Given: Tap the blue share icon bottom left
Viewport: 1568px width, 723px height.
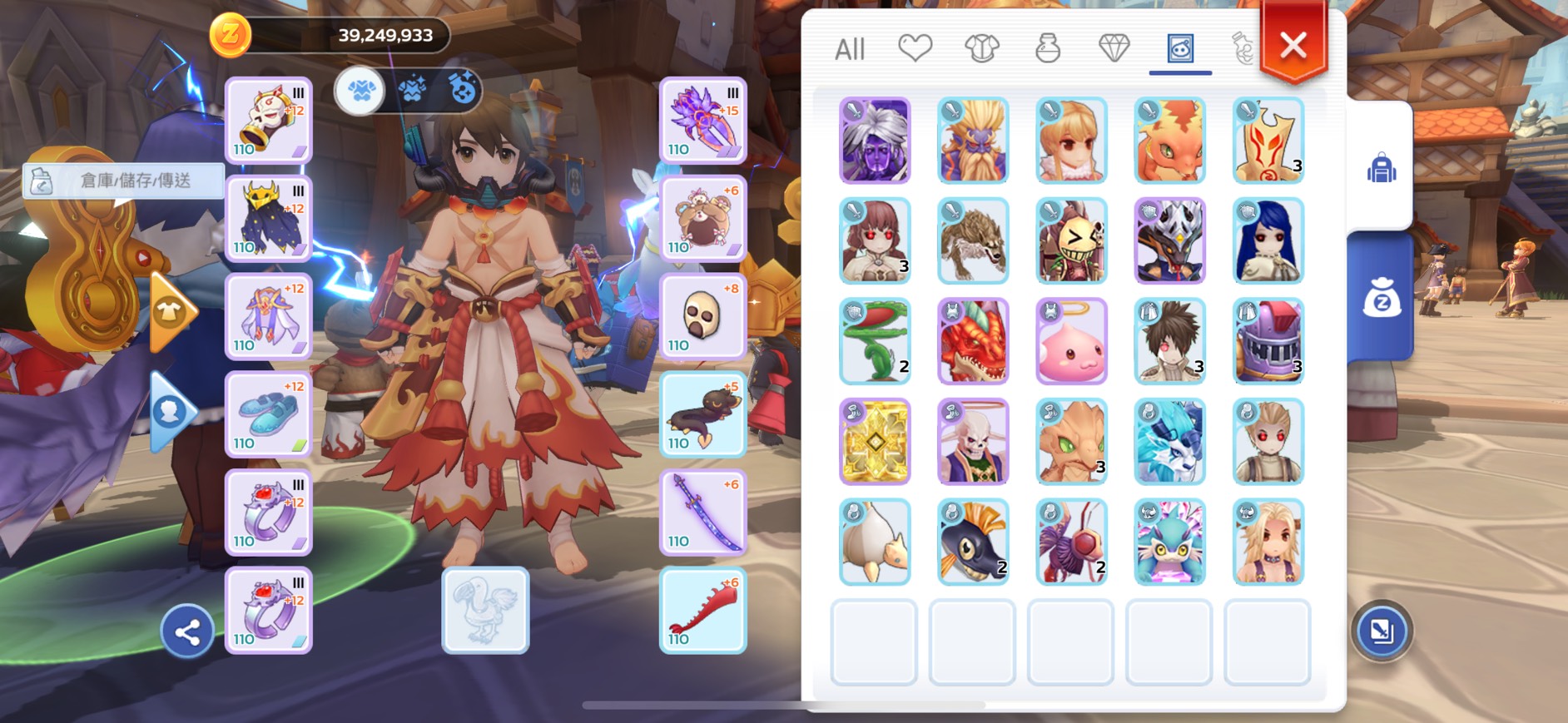Looking at the screenshot, I should (187, 631).
